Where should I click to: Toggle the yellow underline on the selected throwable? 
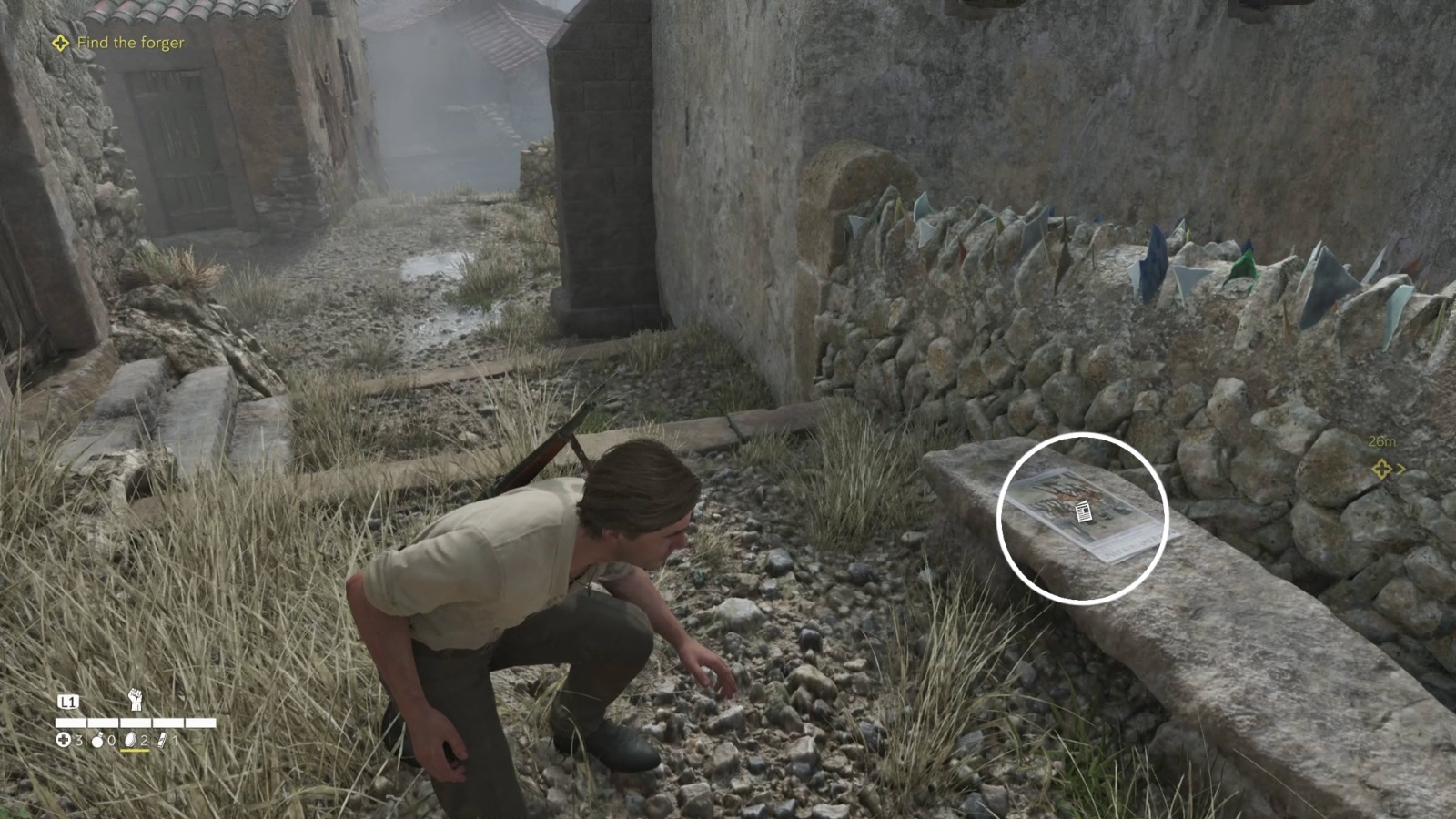point(135,751)
